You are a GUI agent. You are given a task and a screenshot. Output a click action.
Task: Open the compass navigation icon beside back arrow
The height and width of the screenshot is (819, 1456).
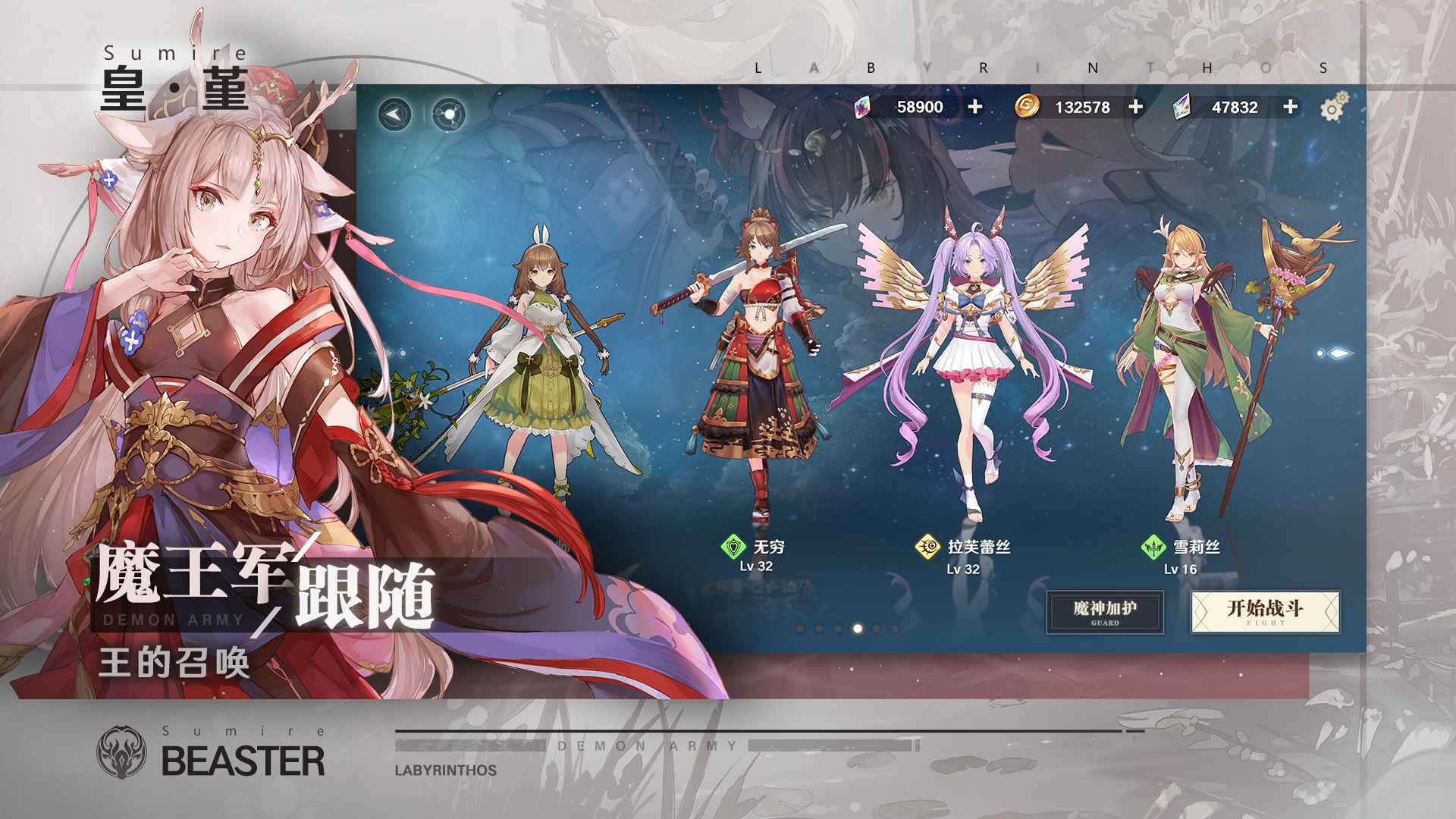[x=450, y=114]
